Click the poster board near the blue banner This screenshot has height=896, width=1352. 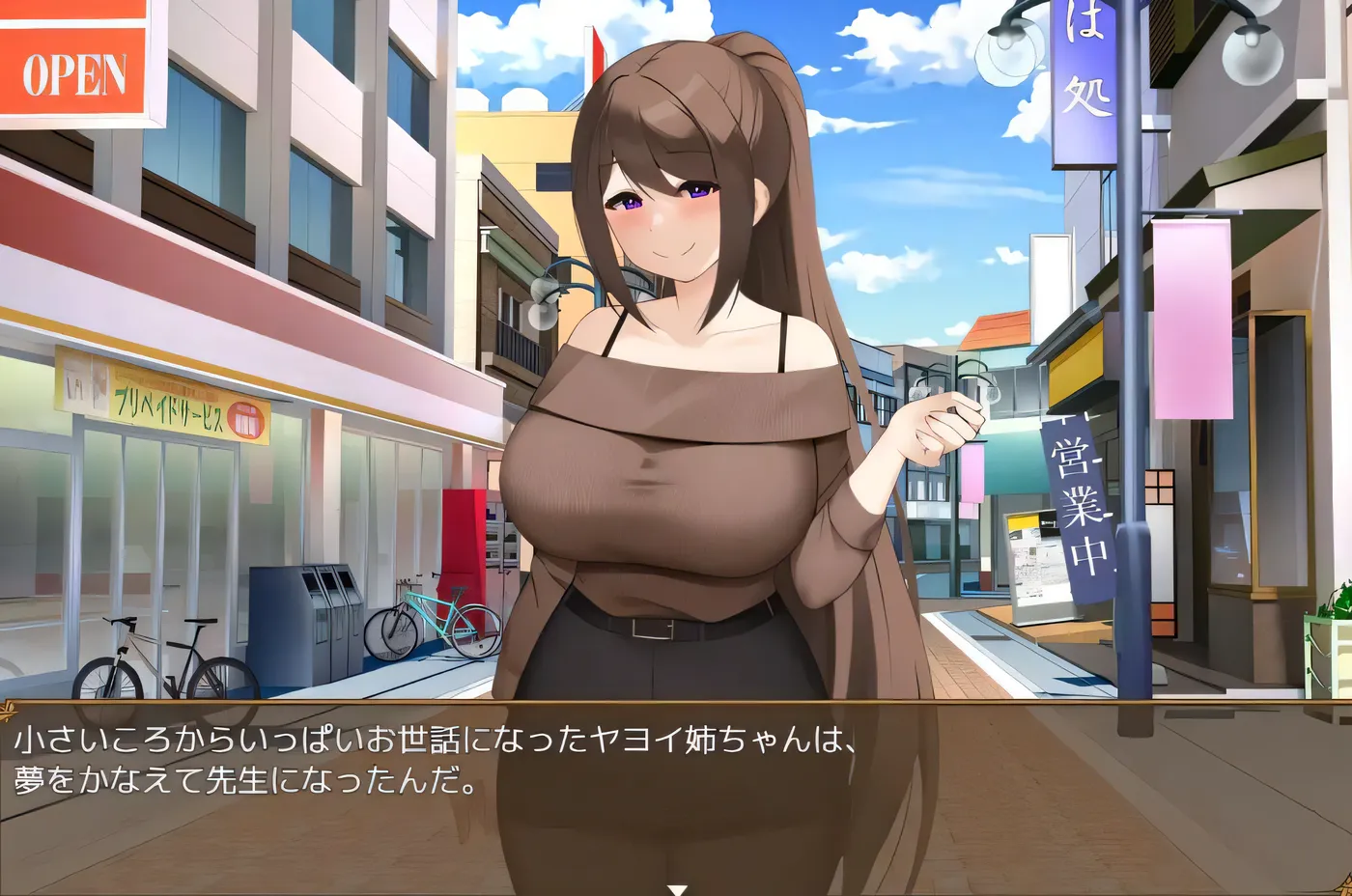[1028, 560]
